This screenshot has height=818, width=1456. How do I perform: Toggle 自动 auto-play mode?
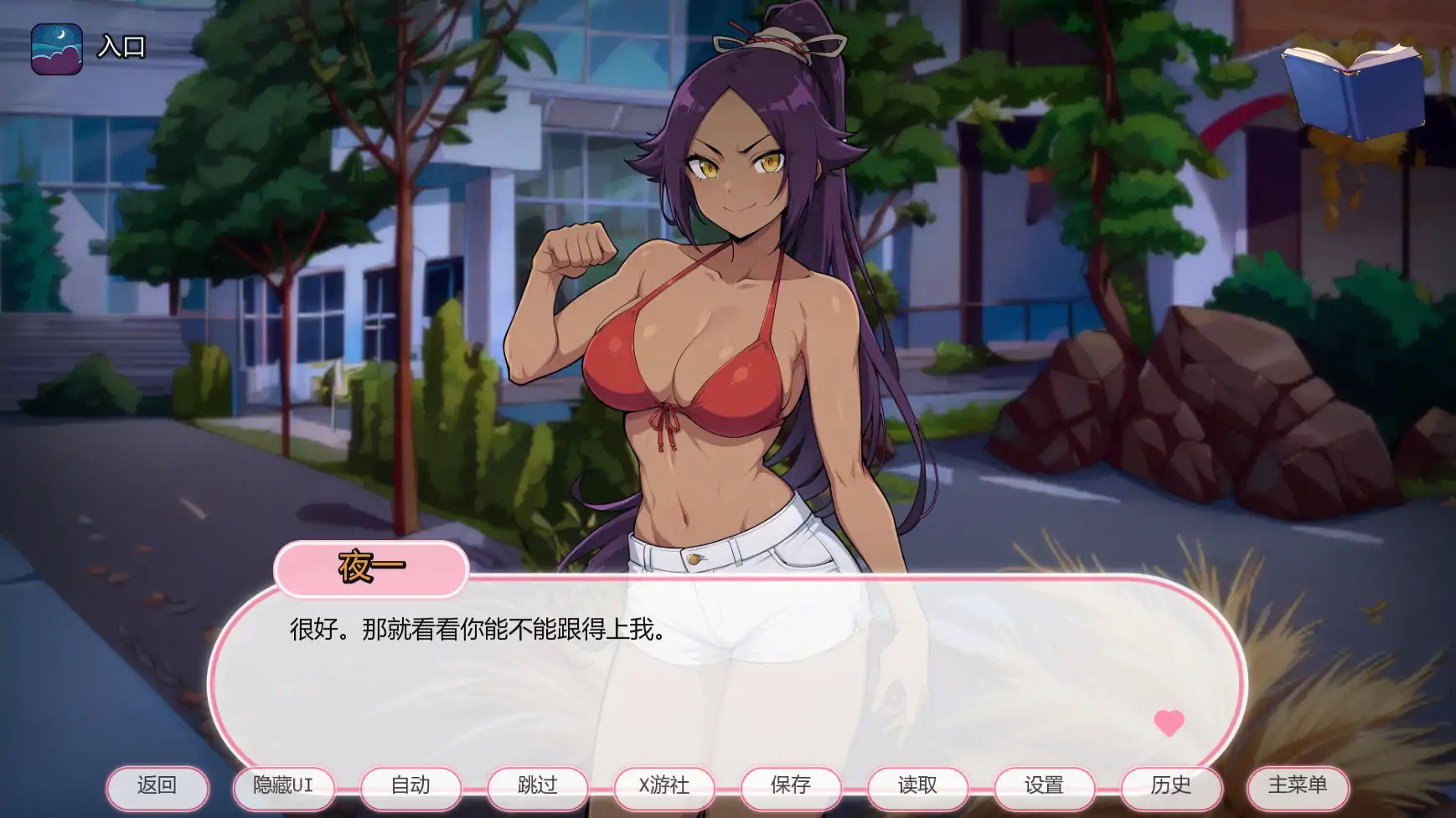410,787
